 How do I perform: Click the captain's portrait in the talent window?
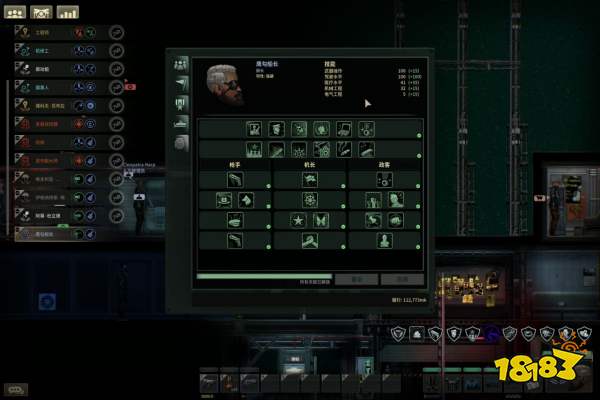click(x=225, y=84)
